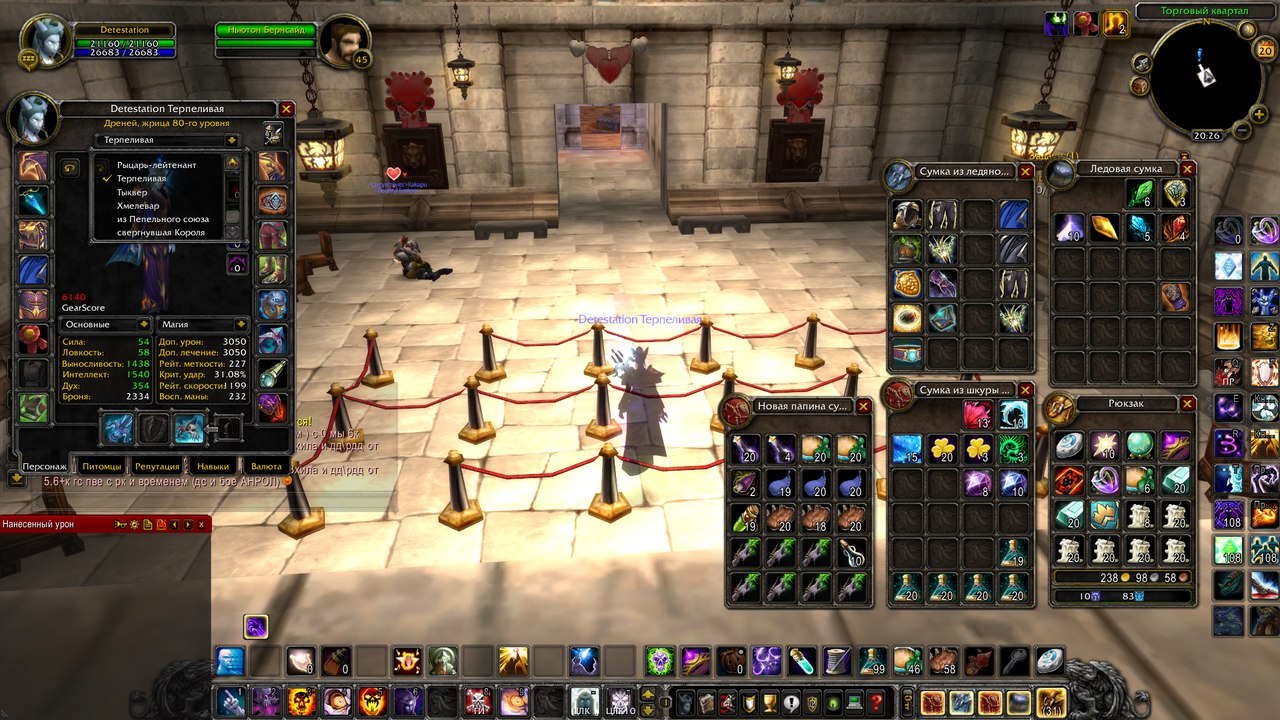1280x720 pixels.
Task: Close the Сумка из шкуры bag
Action: coord(1025,389)
